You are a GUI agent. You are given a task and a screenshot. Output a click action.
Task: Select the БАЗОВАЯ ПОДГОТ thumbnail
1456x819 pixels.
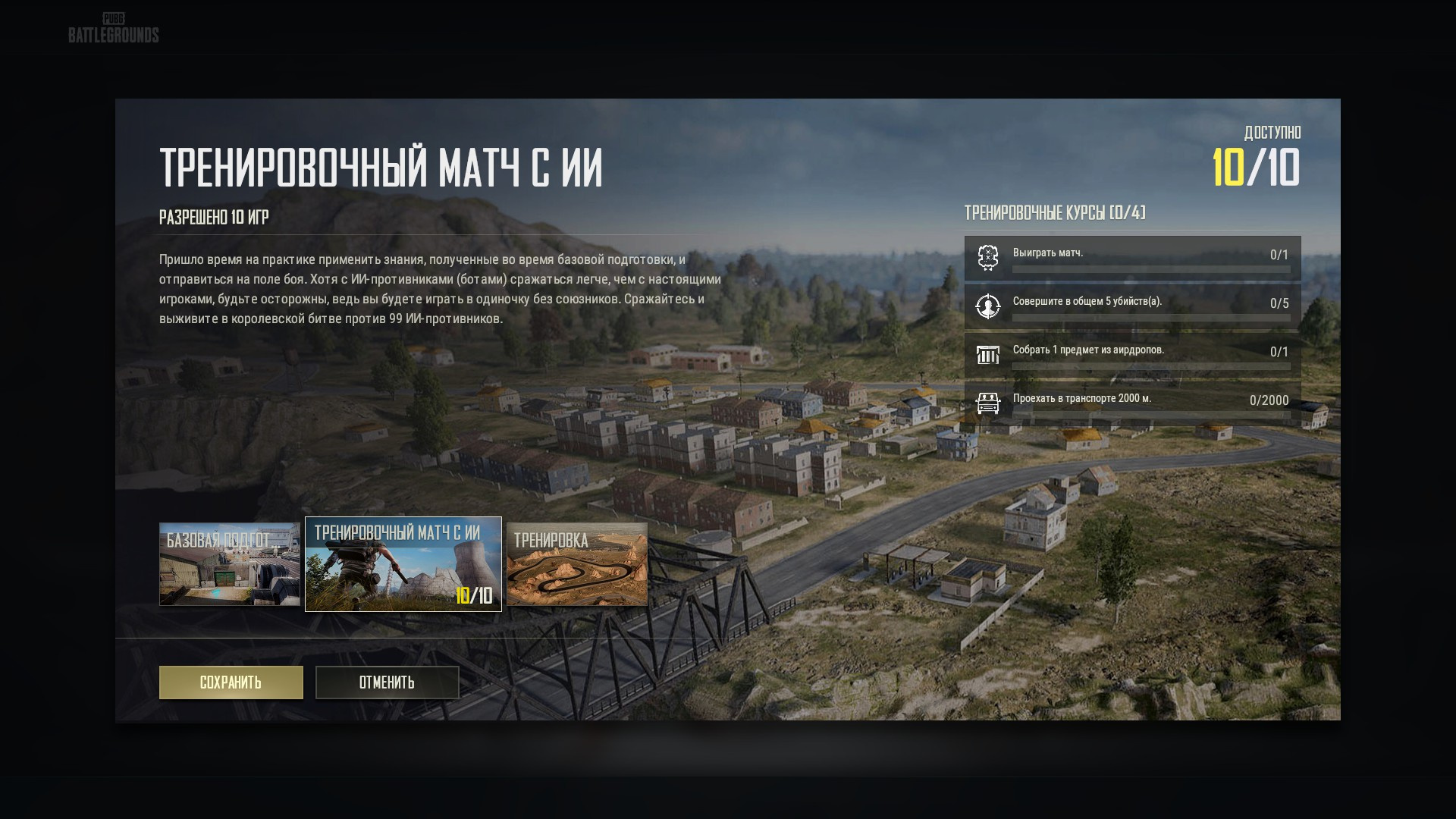[227, 564]
